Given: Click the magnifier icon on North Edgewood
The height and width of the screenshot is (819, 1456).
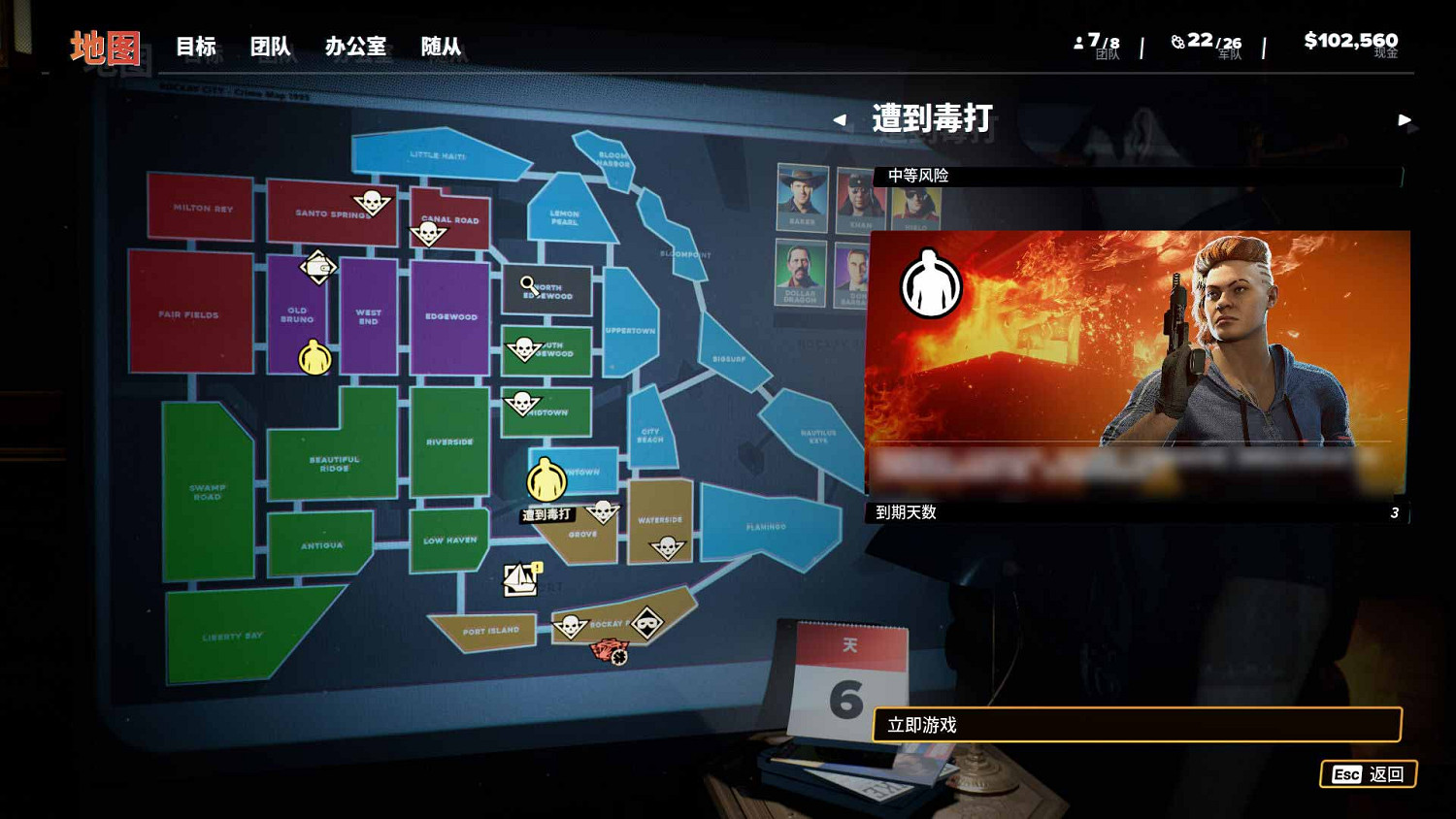Looking at the screenshot, I should click(x=525, y=283).
